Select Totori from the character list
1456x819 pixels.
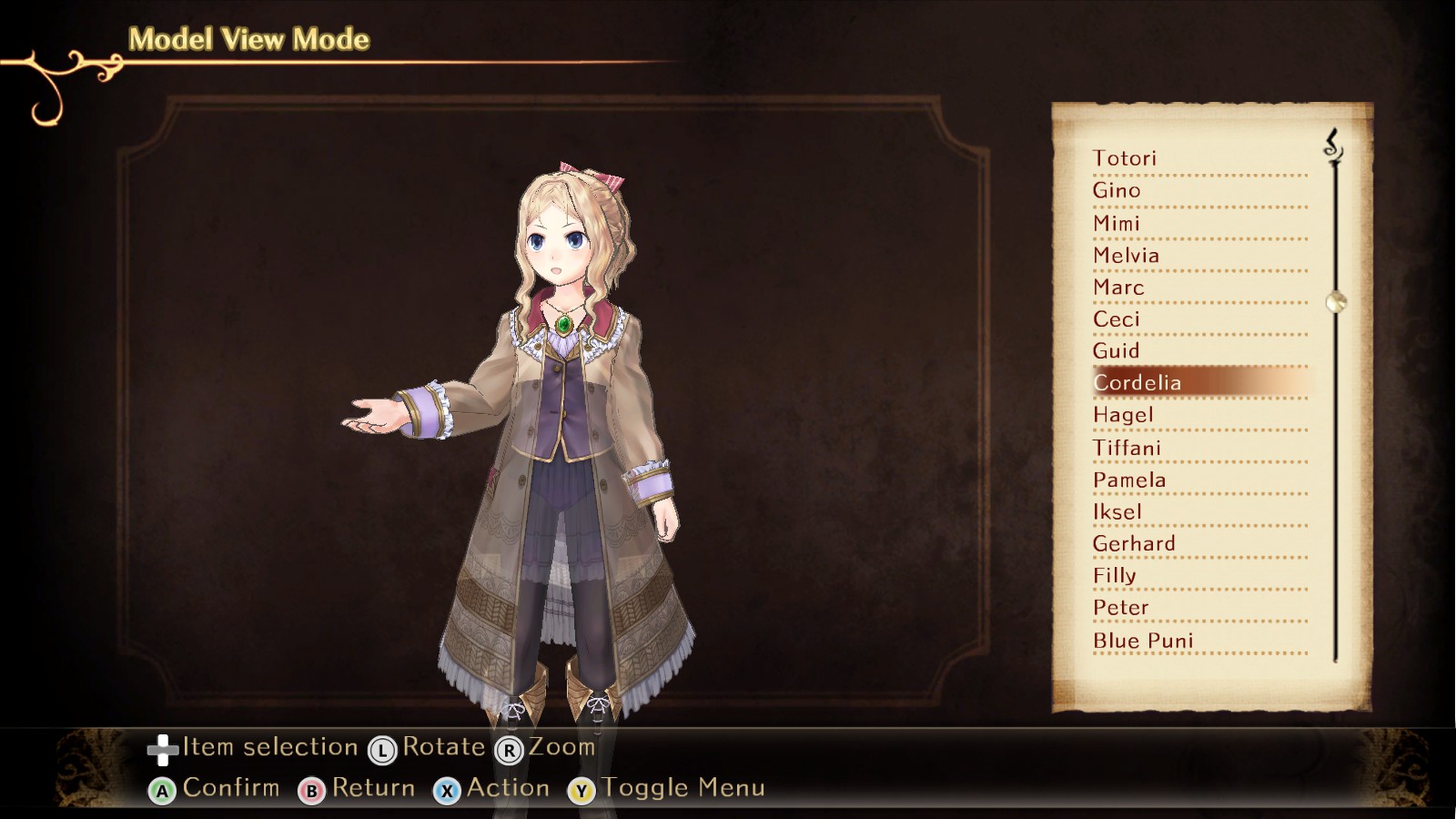tap(1125, 158)
